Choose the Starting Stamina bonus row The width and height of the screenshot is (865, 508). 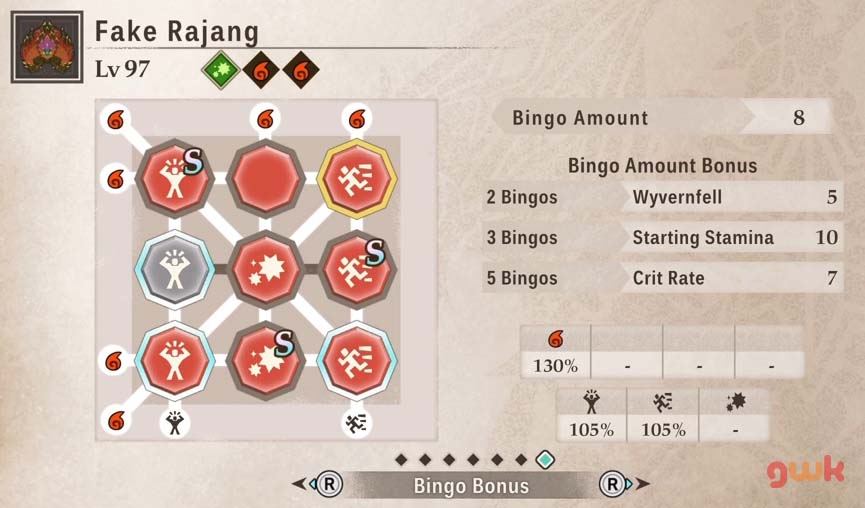pyautogui.click(x=663, y=238)
